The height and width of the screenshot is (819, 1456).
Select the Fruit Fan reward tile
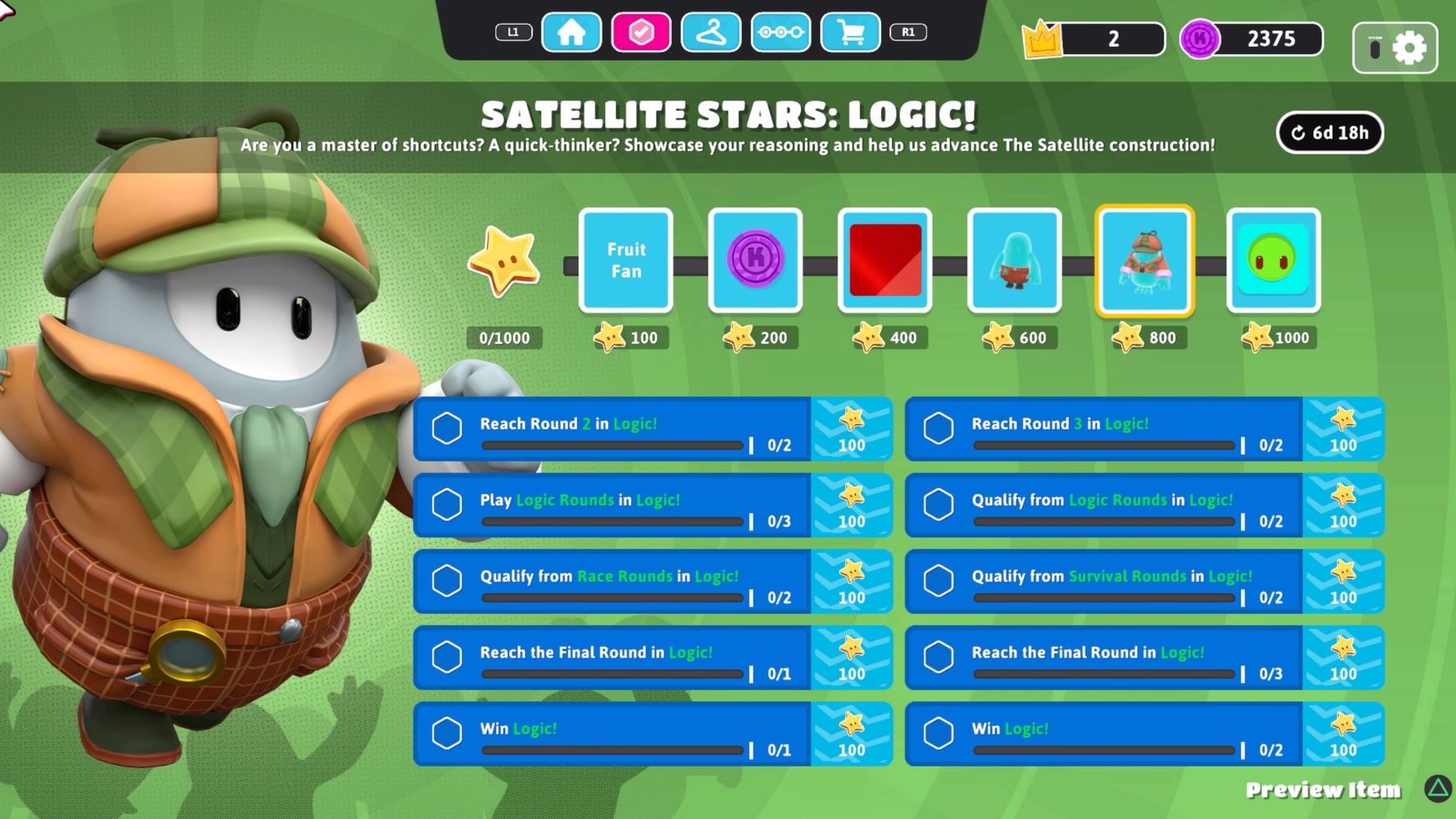coord(625,260)
